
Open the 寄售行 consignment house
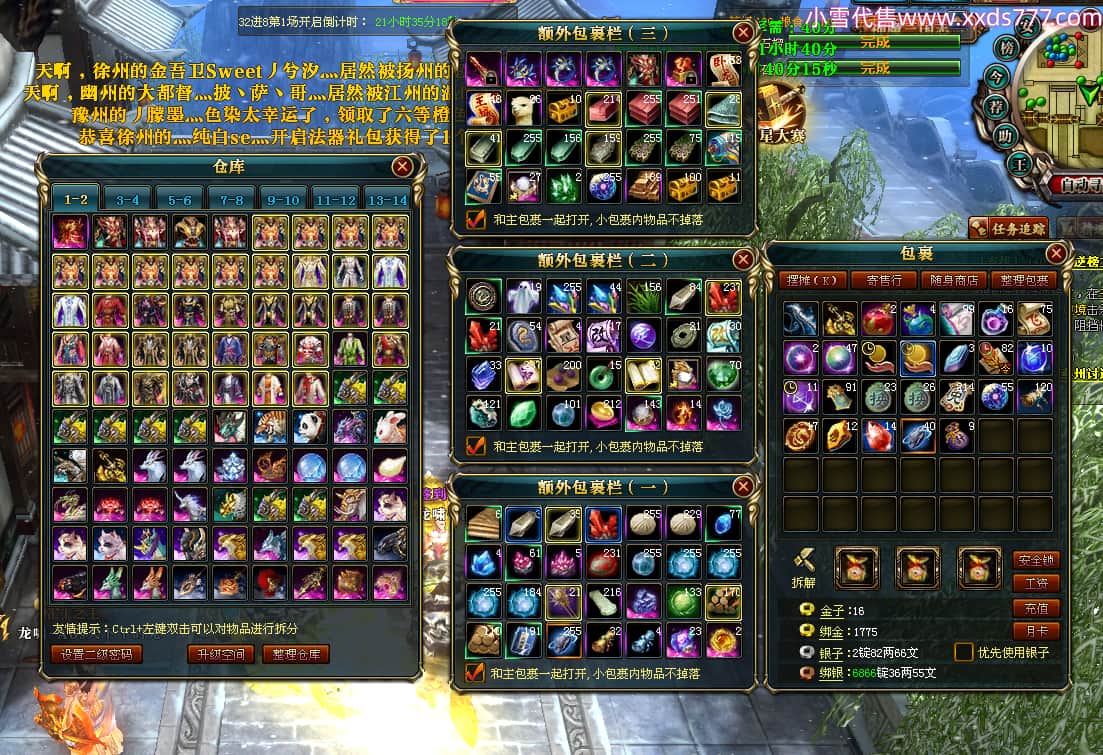coord(883,280)
